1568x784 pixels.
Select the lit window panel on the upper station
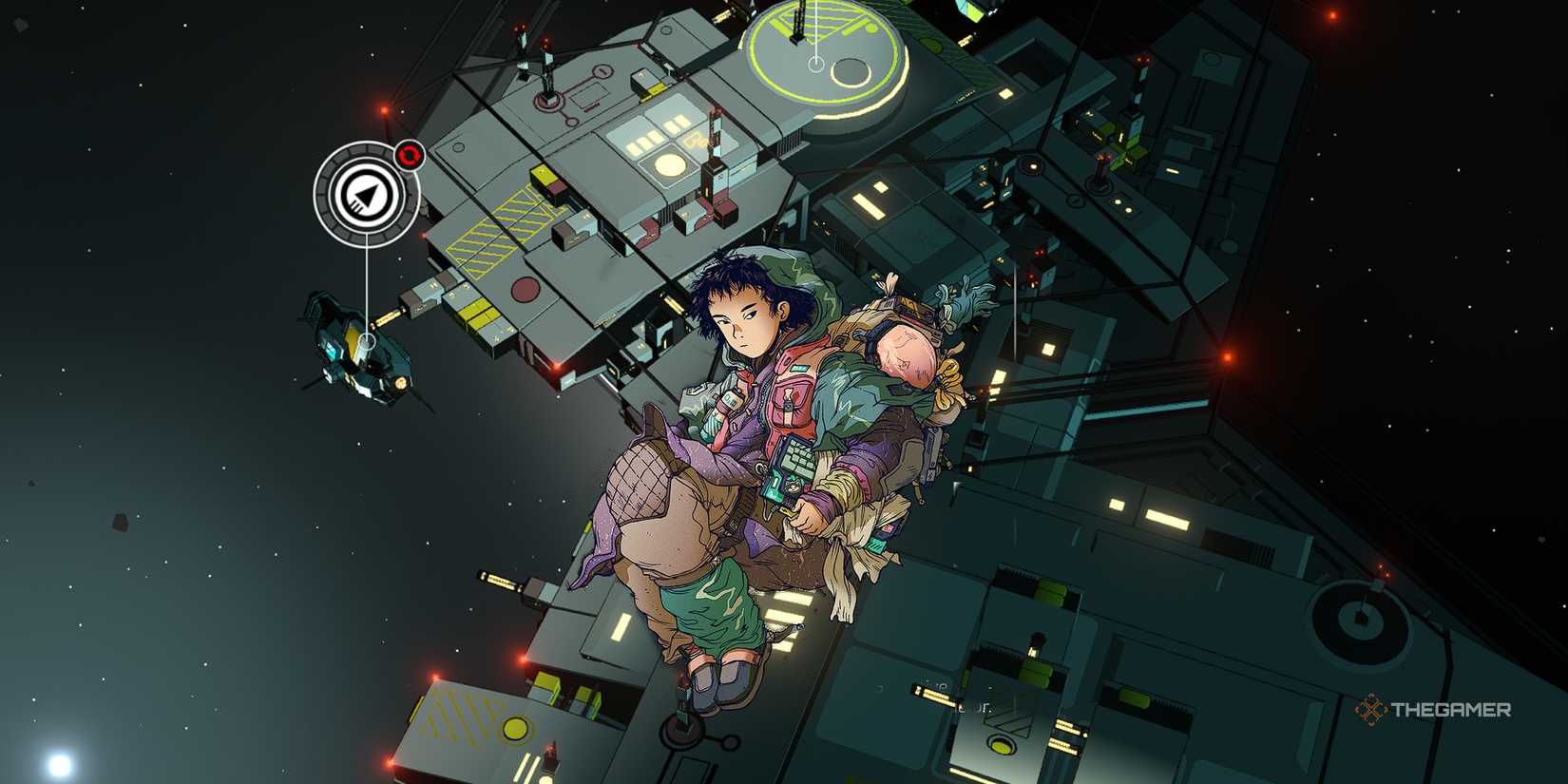coord(647,145)
